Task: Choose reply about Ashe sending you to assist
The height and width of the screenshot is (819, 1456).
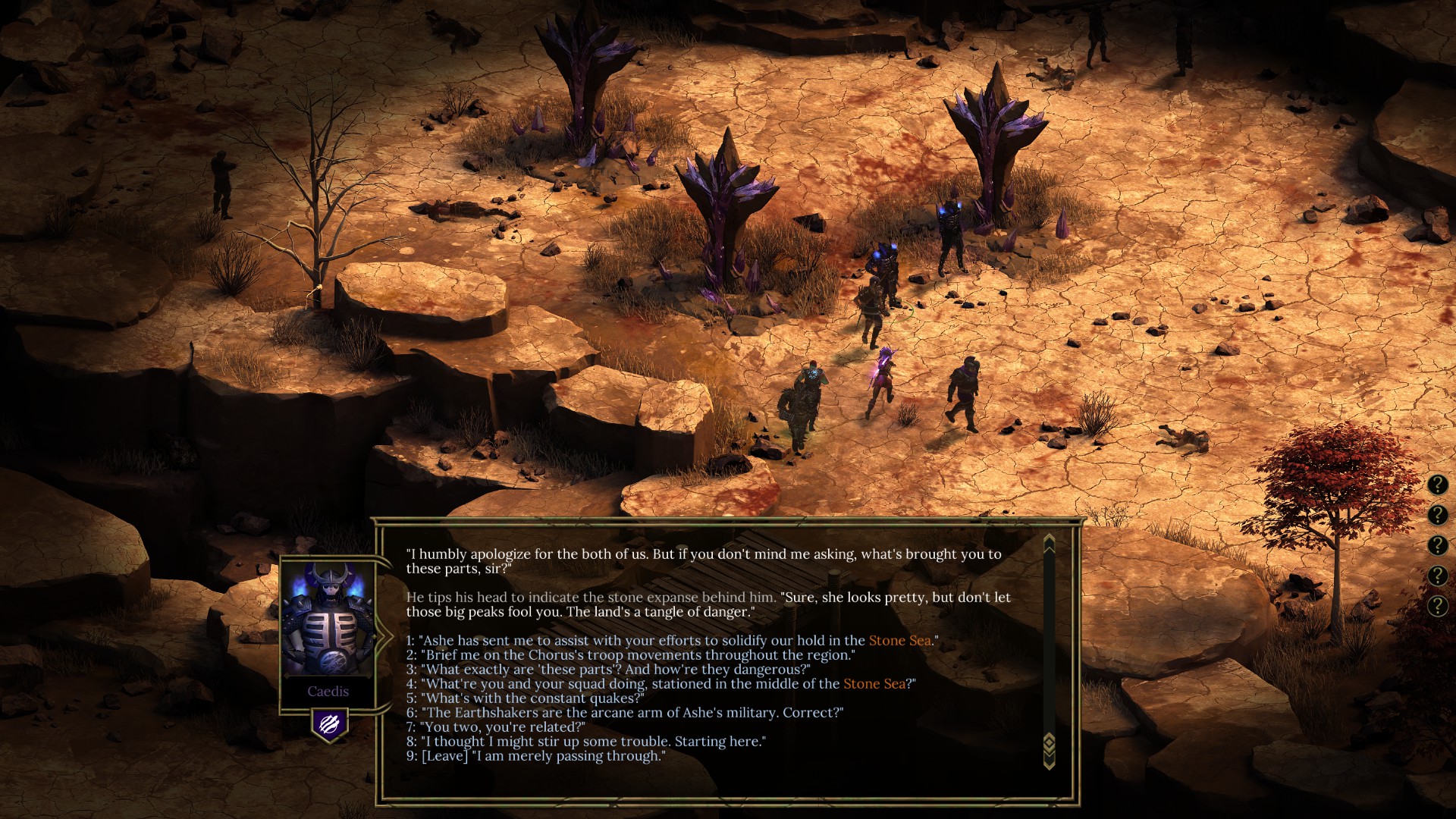Action: [637, 641]
